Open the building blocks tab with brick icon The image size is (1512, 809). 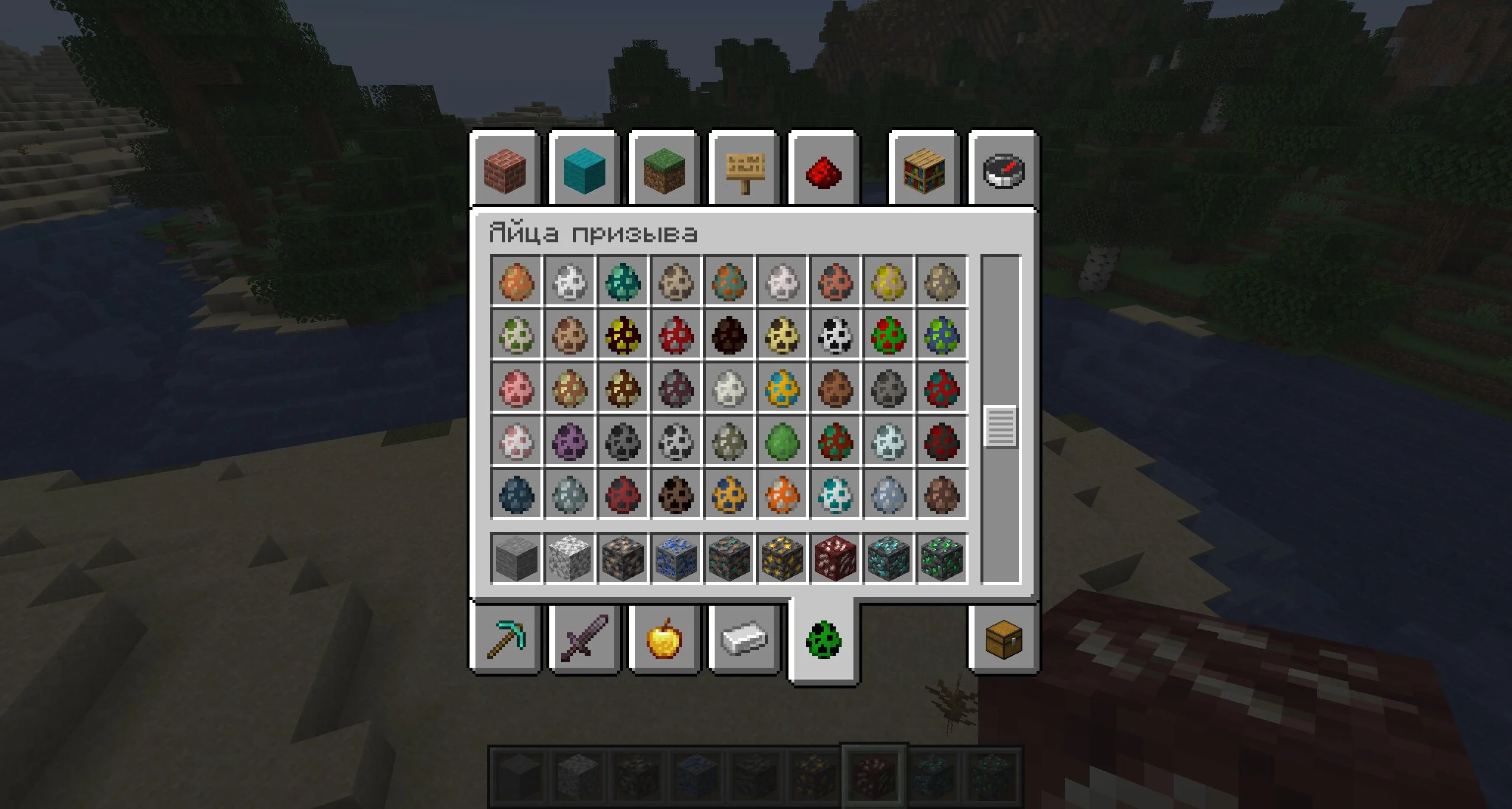pos(505,170)
